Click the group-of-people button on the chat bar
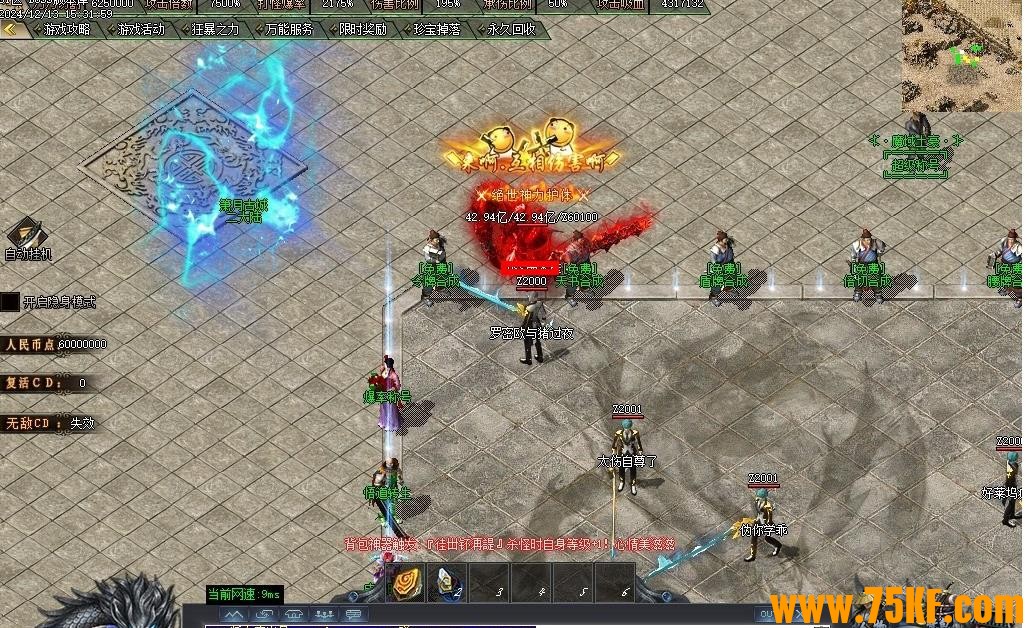This screenshot has height=628, width=1028. (x=324, y=614)
